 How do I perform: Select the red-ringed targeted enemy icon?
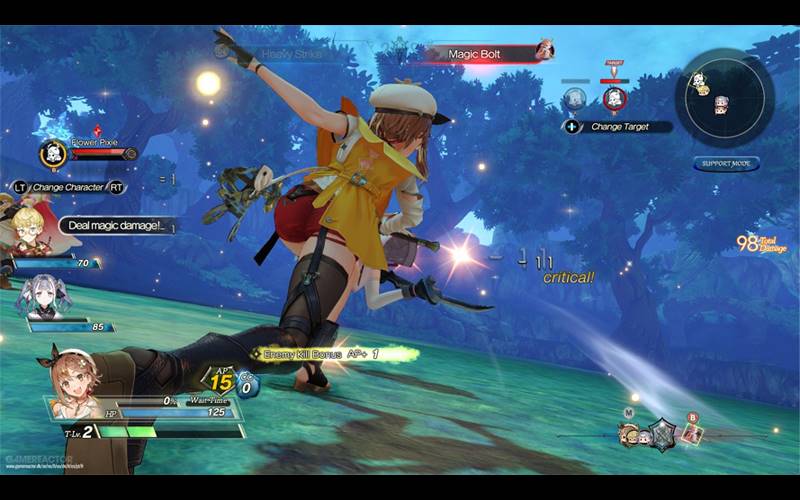coord(614,98)
